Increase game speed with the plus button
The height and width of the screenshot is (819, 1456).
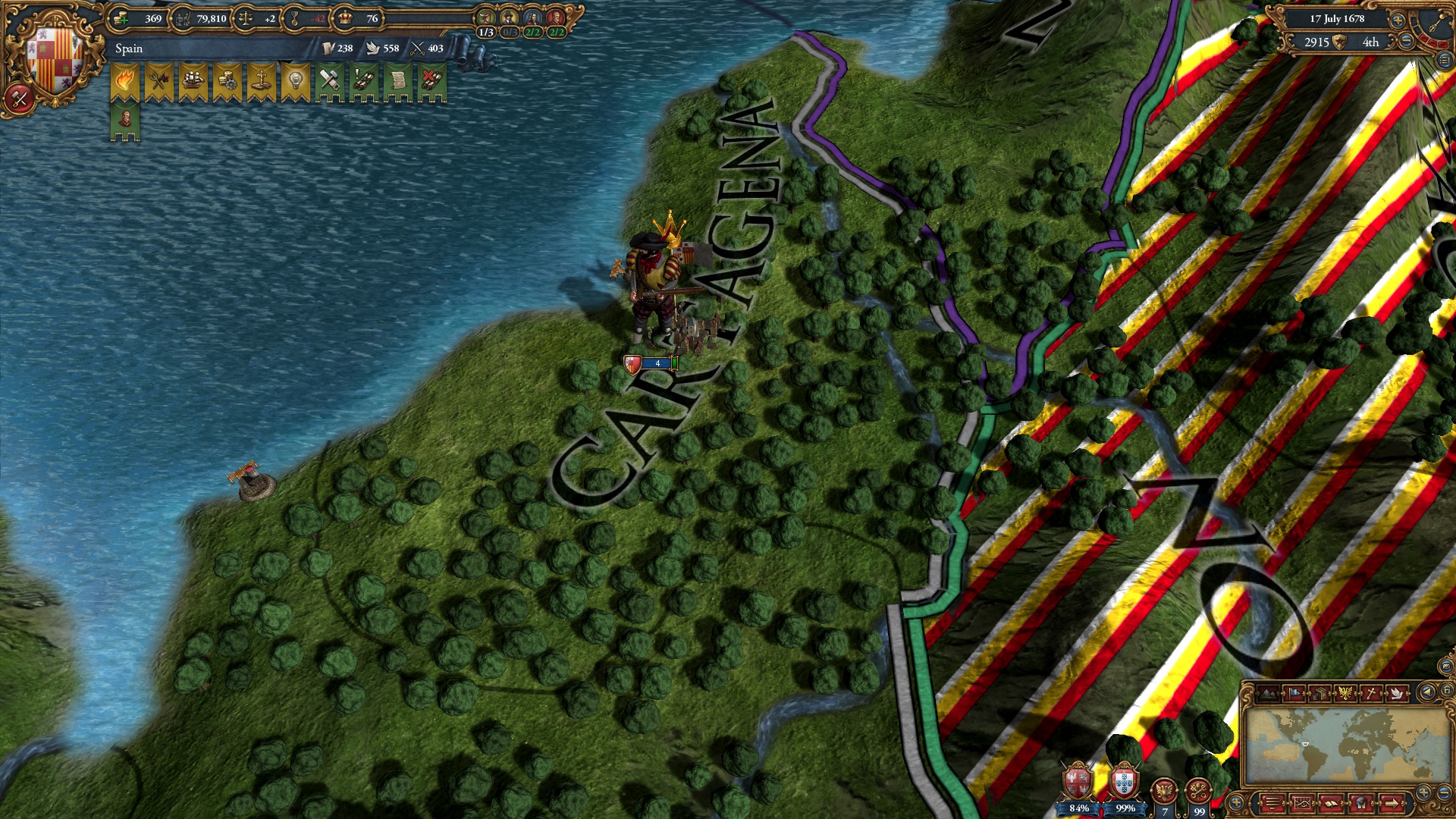[x=1398, y=20]
